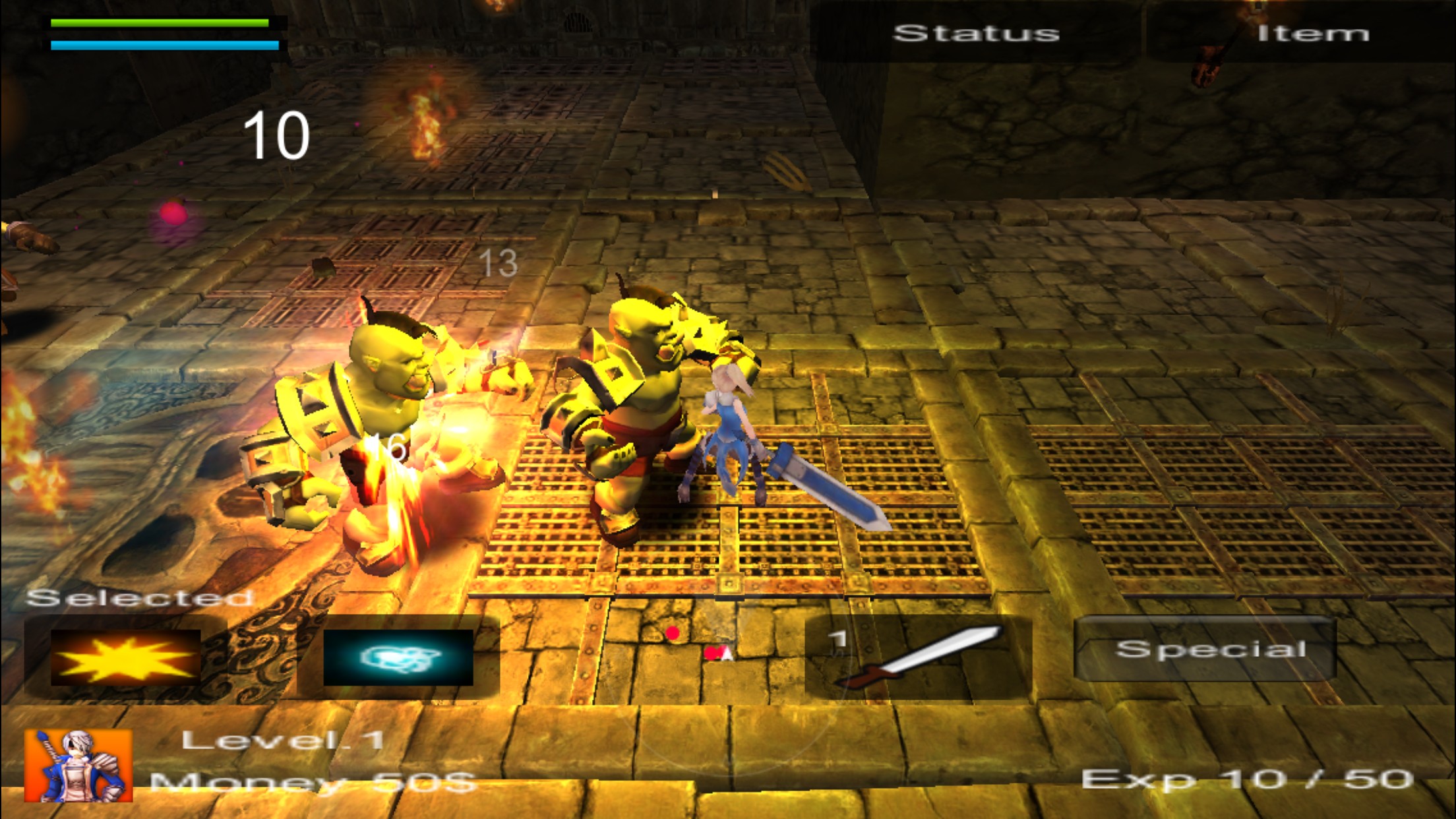Open the Status menu
This screenshot has width=1456, height=819.
click(976, 33)
